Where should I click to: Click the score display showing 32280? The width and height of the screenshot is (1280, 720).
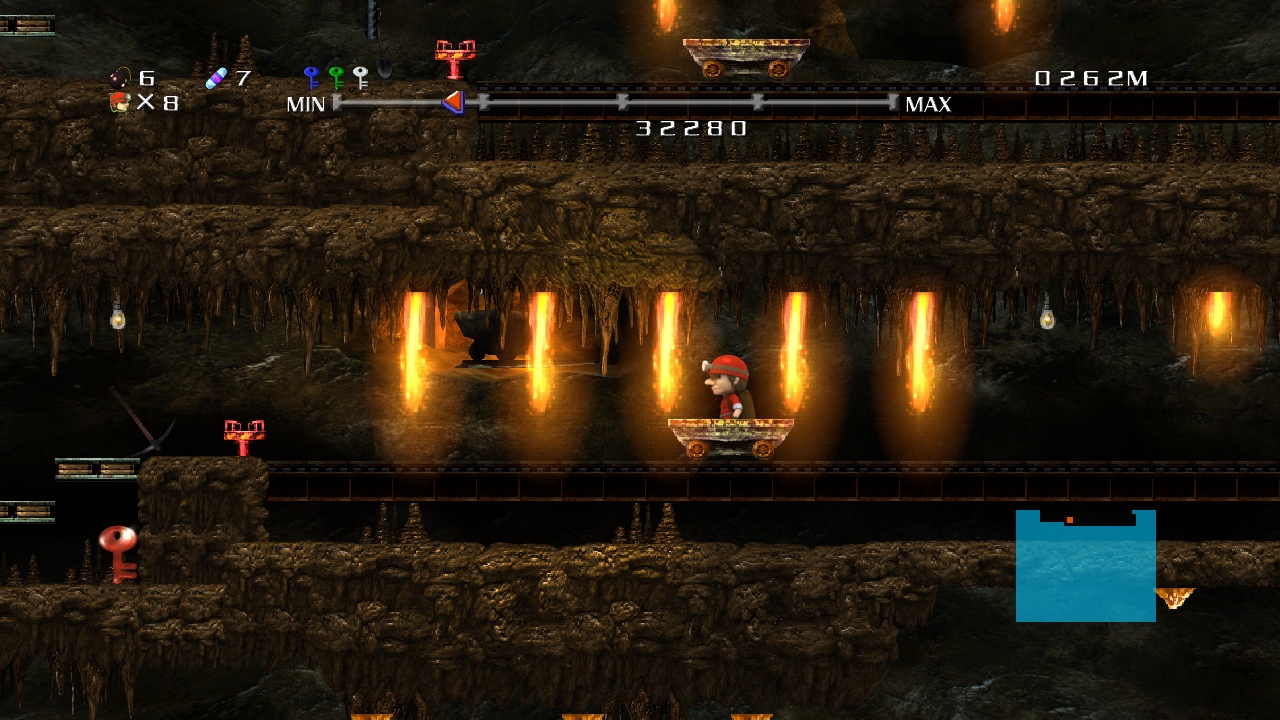(690, 128)
